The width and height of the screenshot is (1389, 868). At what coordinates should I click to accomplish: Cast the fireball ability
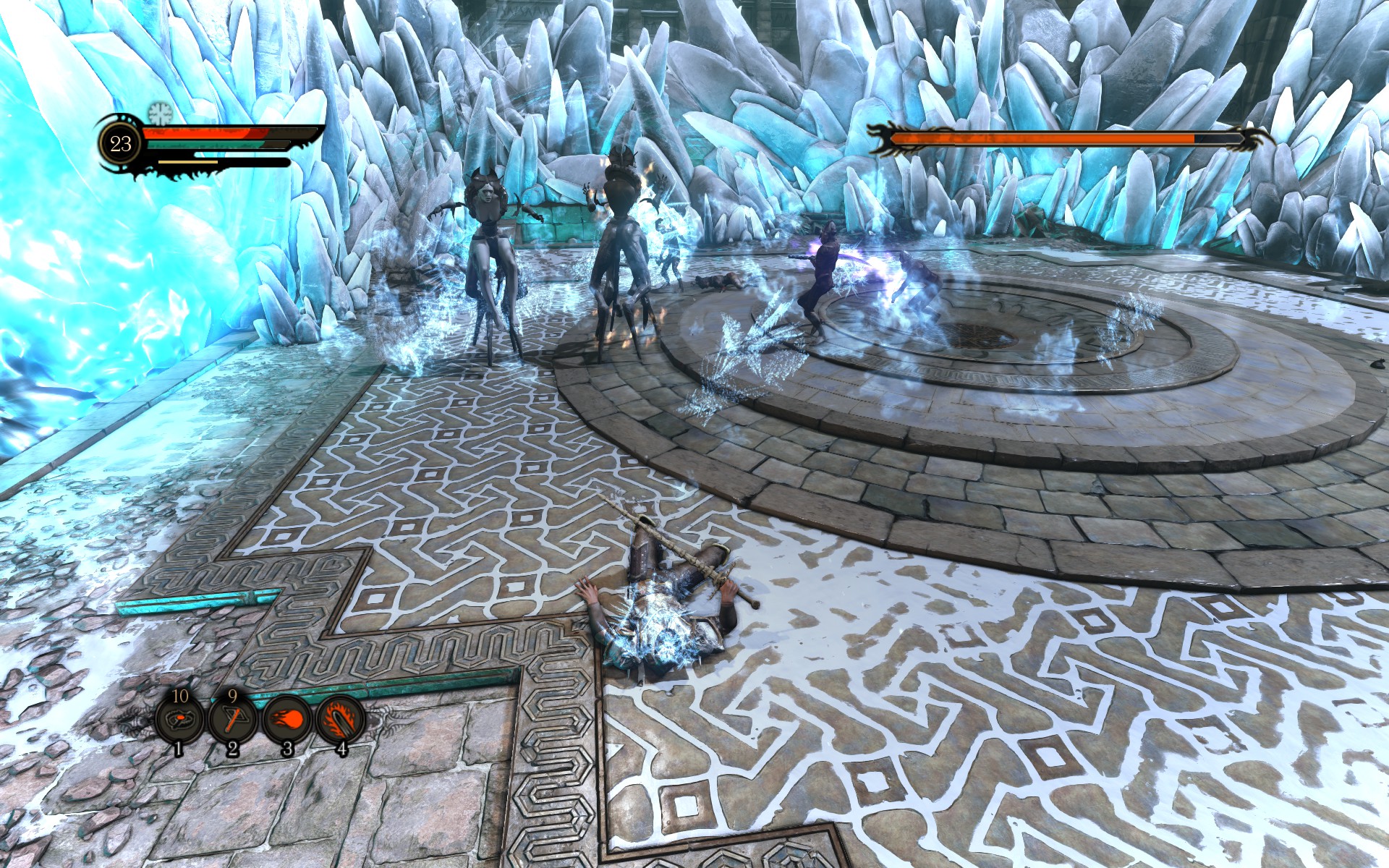click(x=286, y=720)
